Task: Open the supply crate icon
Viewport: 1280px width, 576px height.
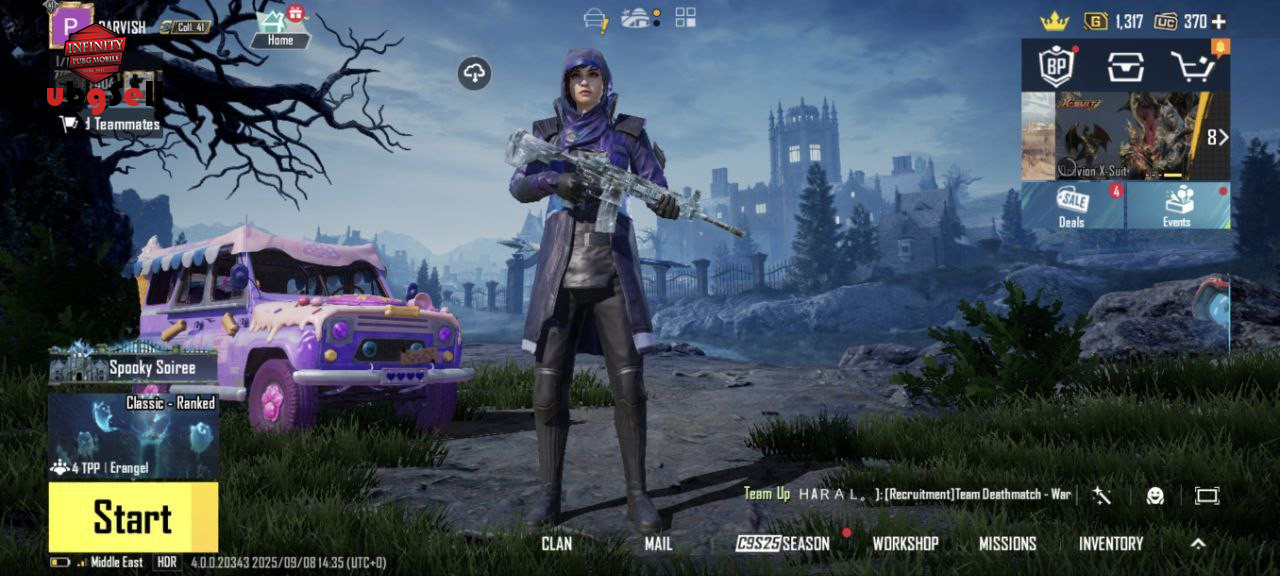Action: (x=1125, y=67)
